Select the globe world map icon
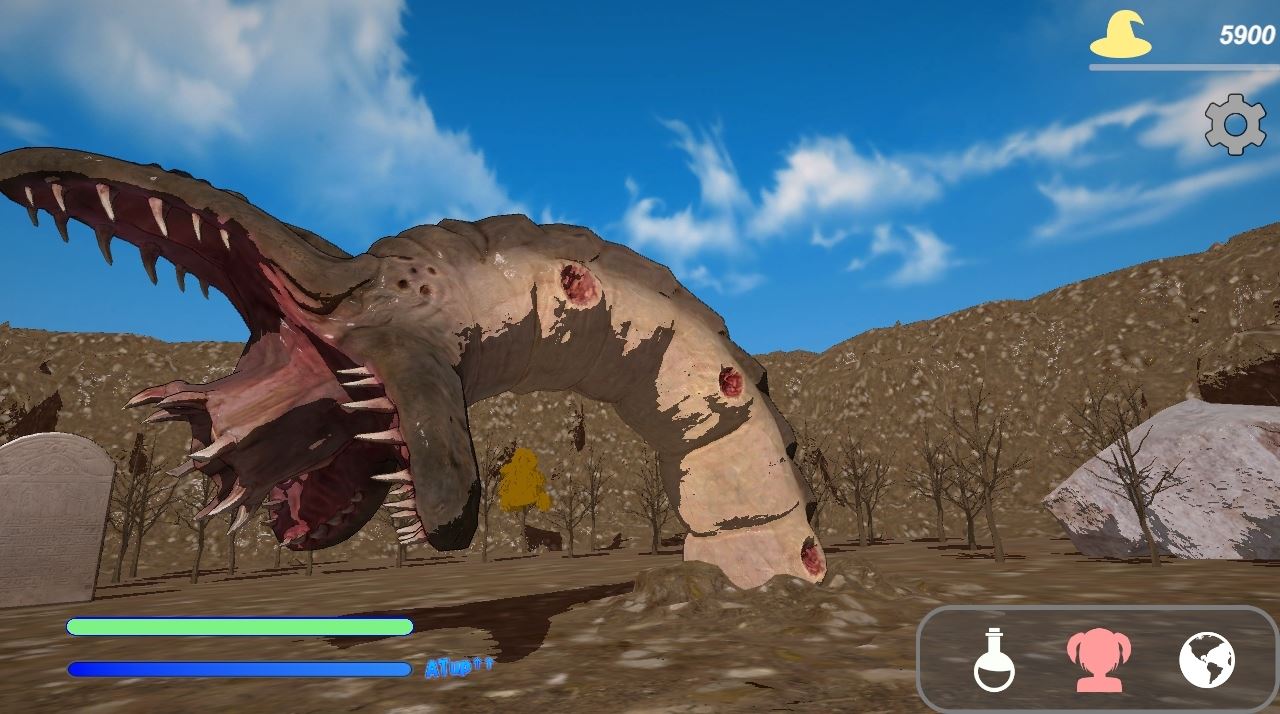 (x=1206, y=660)
